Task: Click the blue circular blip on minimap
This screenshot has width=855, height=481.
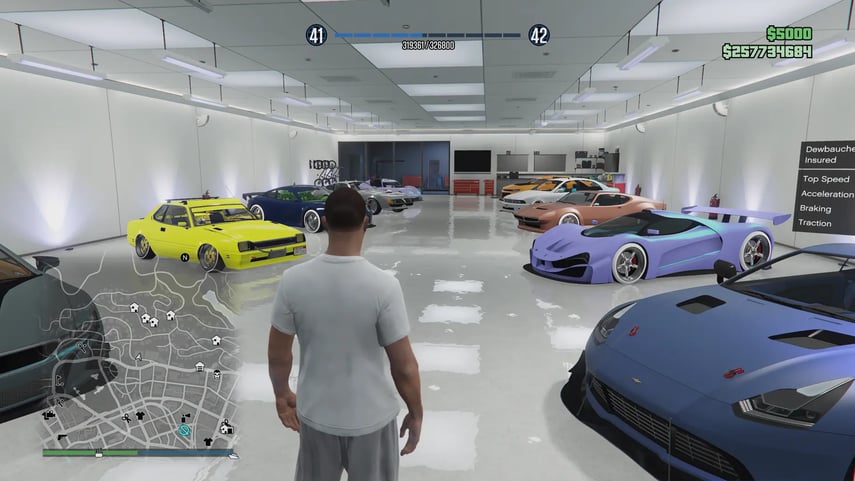Action: tap(184, 430)
